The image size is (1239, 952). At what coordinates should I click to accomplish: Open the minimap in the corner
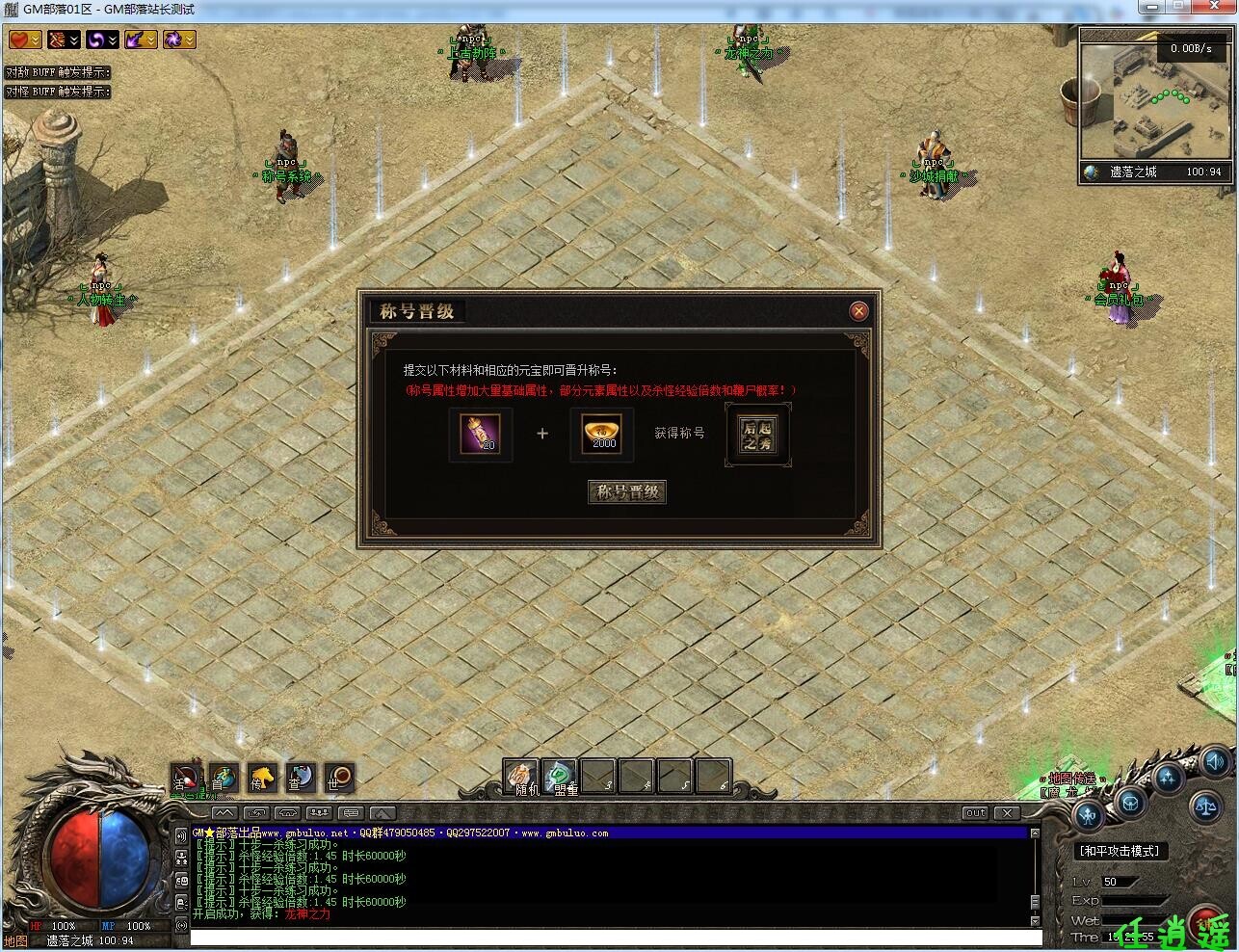(x=1155, y=104)
